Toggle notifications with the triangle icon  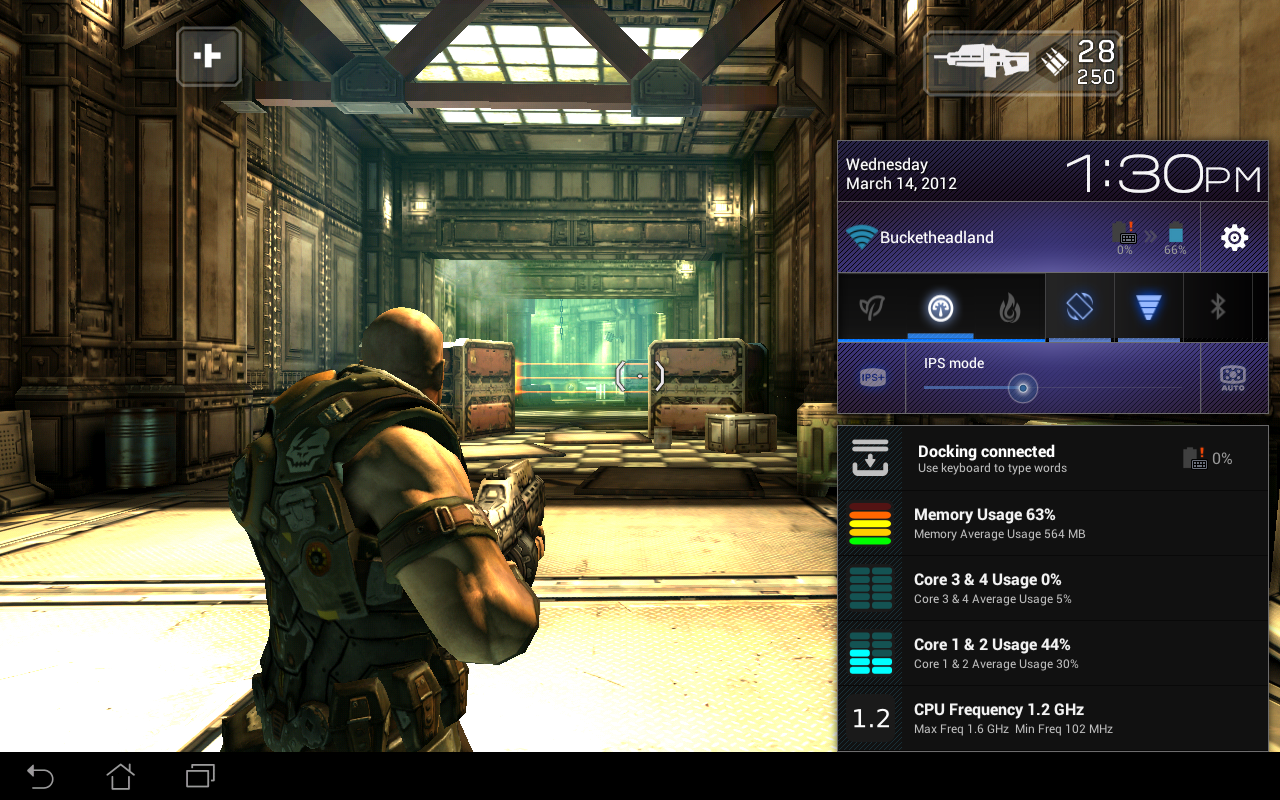coord(1148,307)
